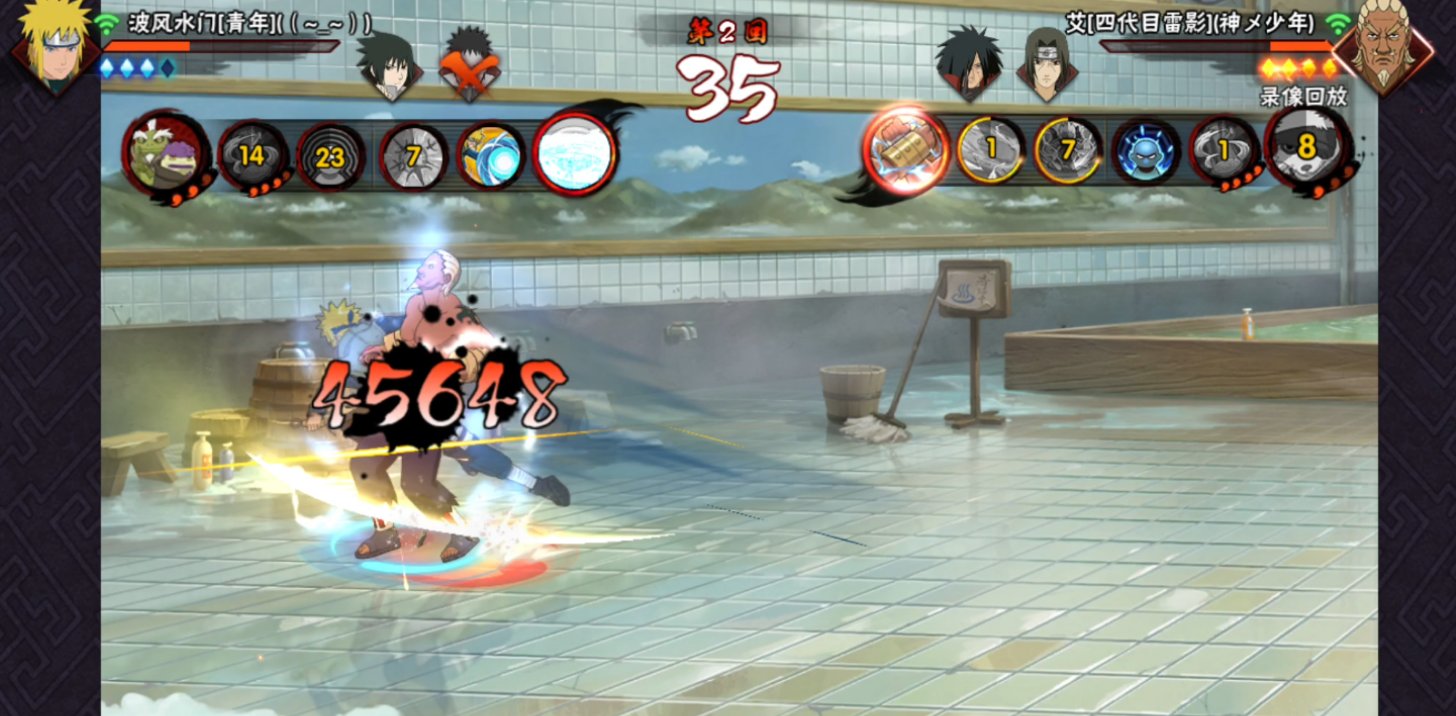Tap the skill showing a 23 cooldown

tap(330, 156)
